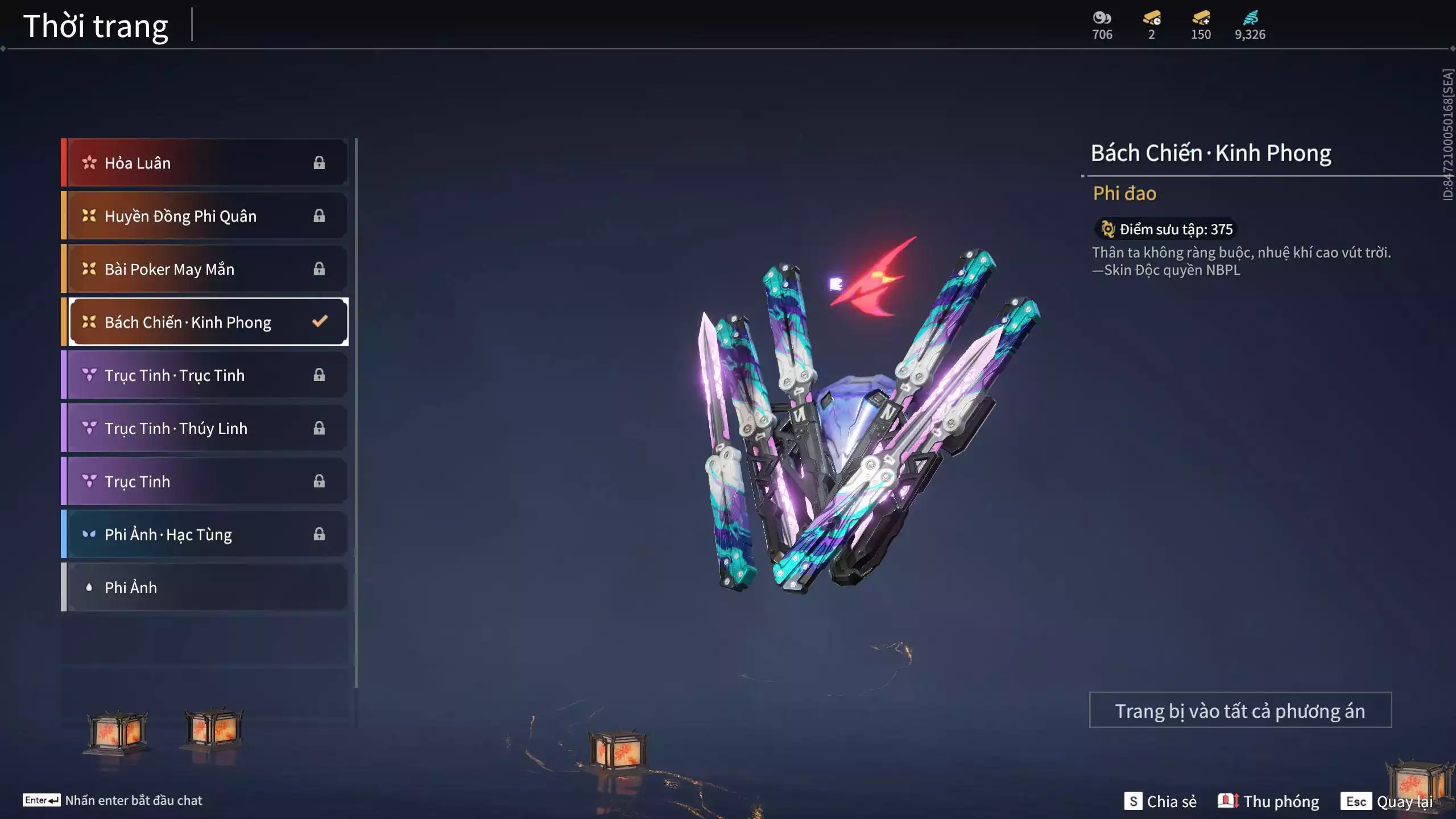This screenshot has height=819, width=1456.
Task: Choose the Huyền Đồng Phi Quân skin
Action: 205,216
